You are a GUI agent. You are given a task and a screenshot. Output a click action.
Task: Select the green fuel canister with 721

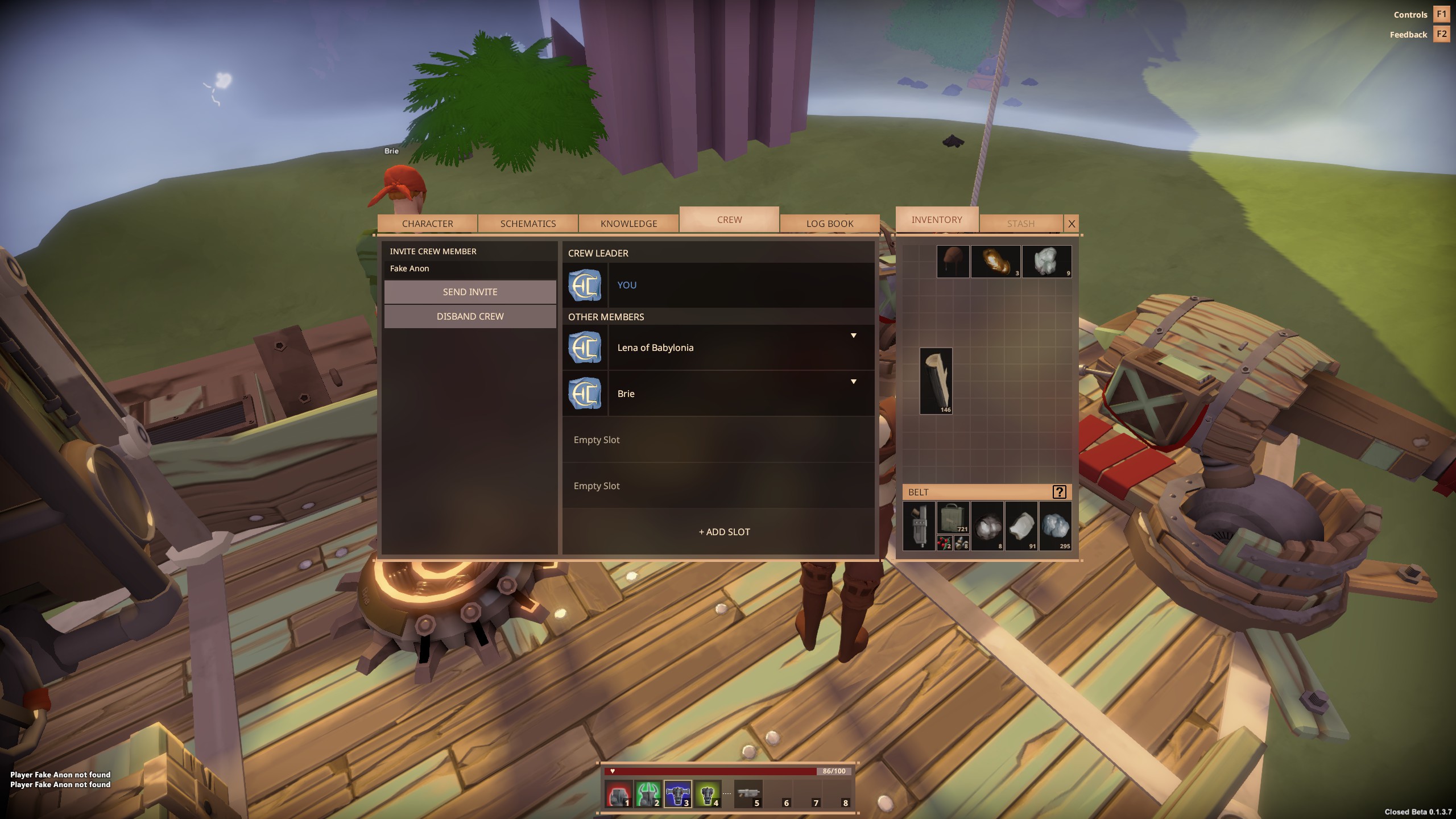[953, 517]
